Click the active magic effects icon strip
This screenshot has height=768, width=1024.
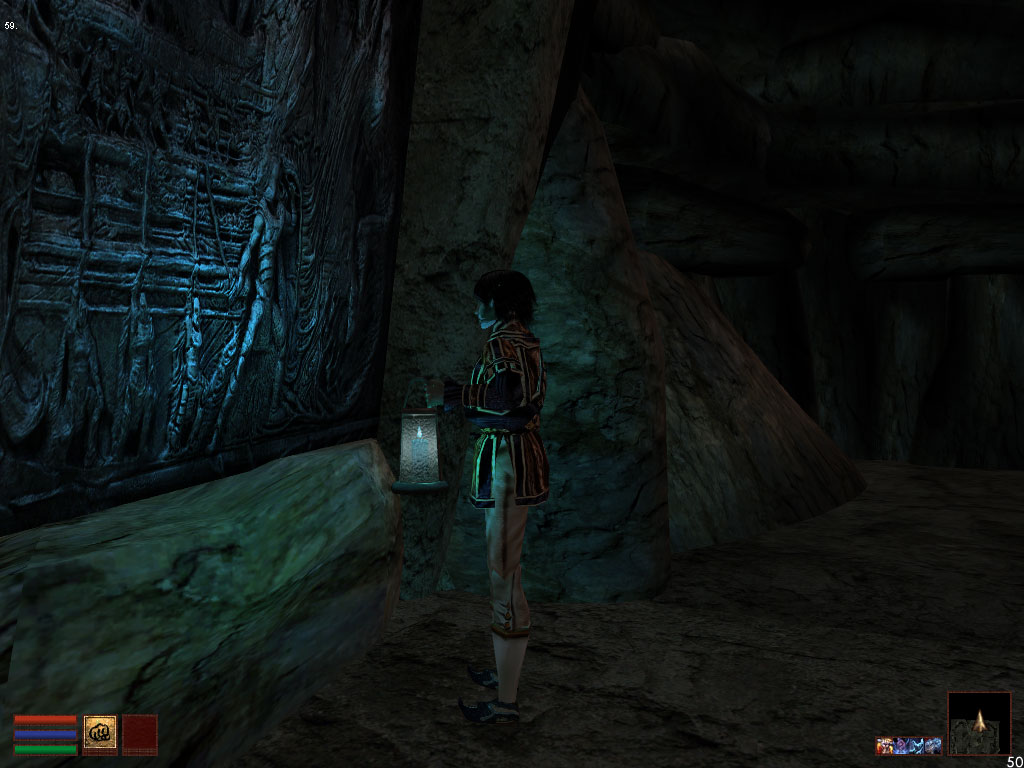click(x=909, y=745)
